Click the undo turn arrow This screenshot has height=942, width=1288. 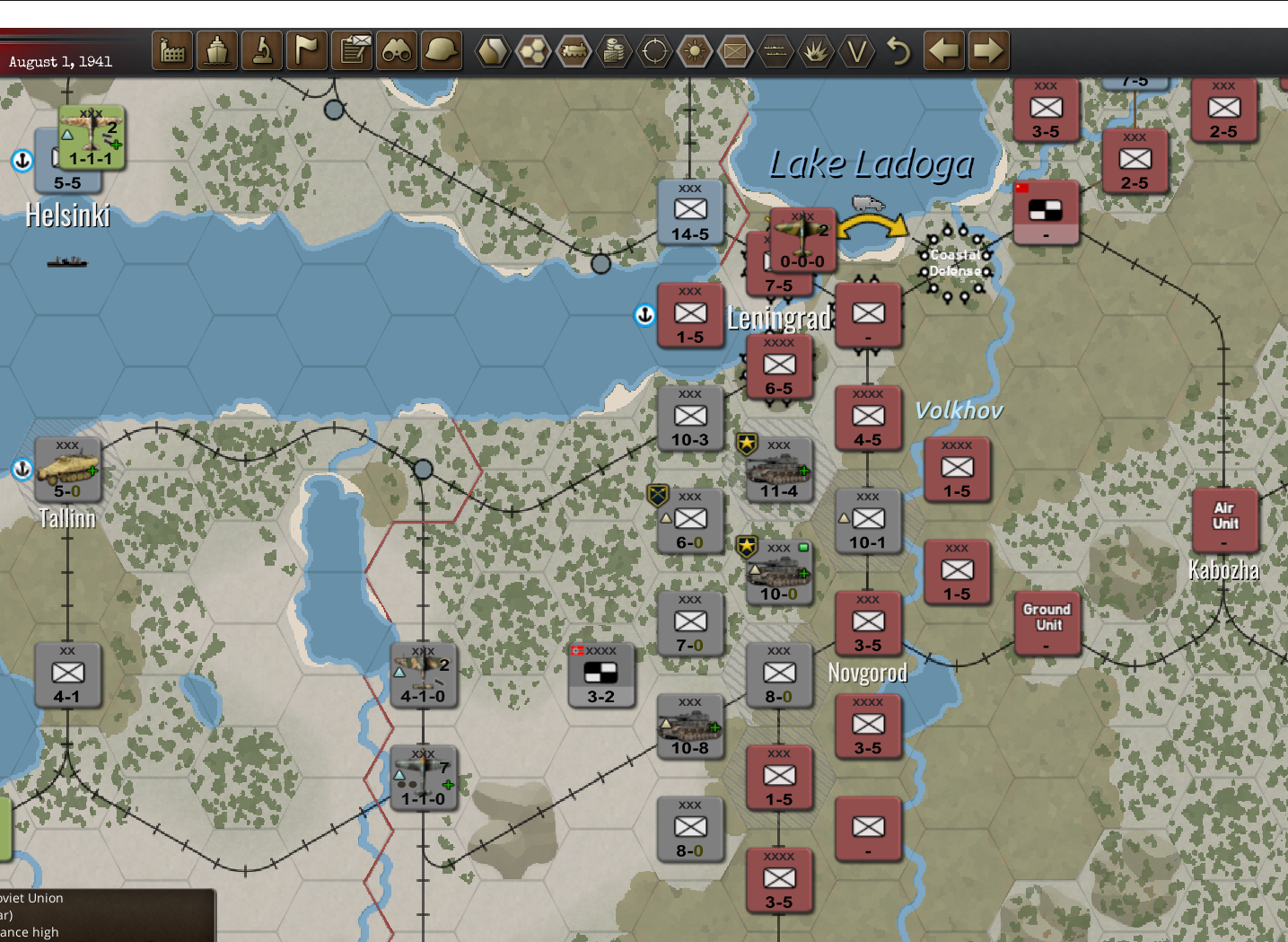tap(899, 51)
